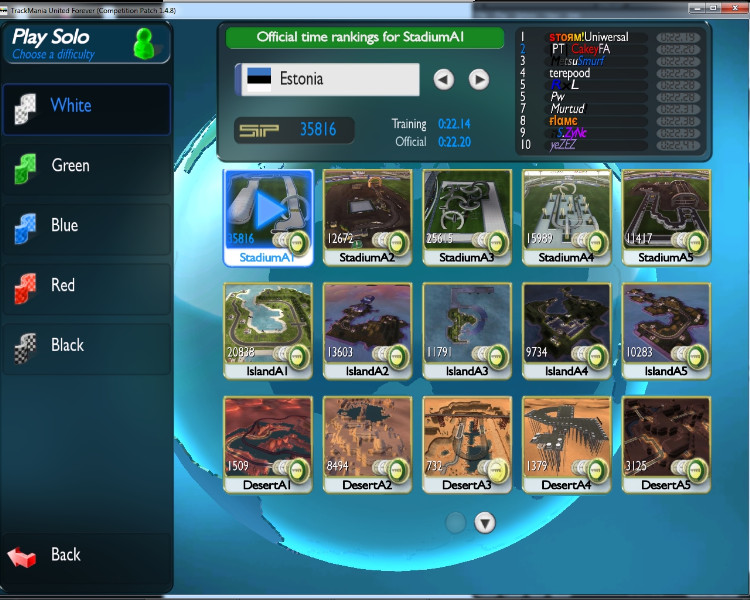The height and width of the screenshot is (600, 750).
Task: Pick the IslandA5 track
Action: point(666,326)
